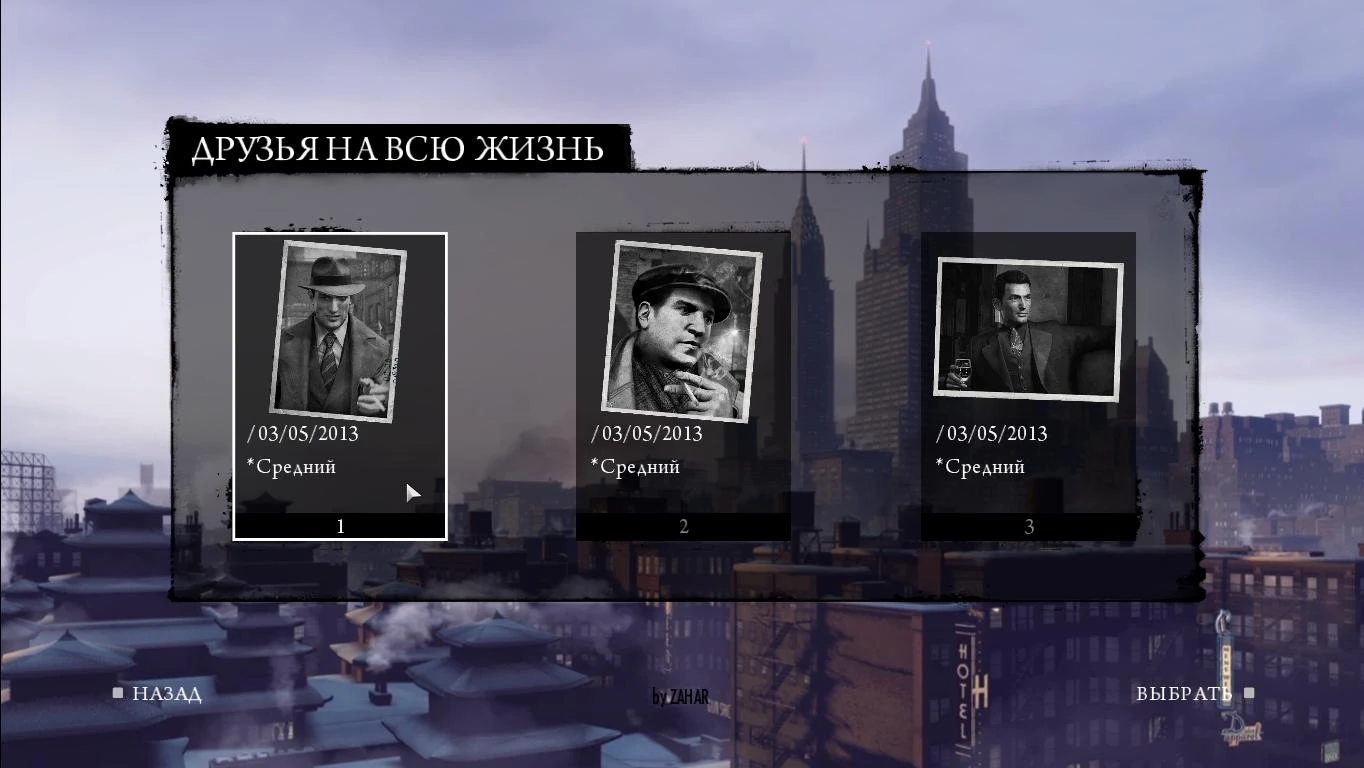Viewport: 1364px width, 768px height.
Task: Select save slot numbered 2
Action: tap(682, 525)
